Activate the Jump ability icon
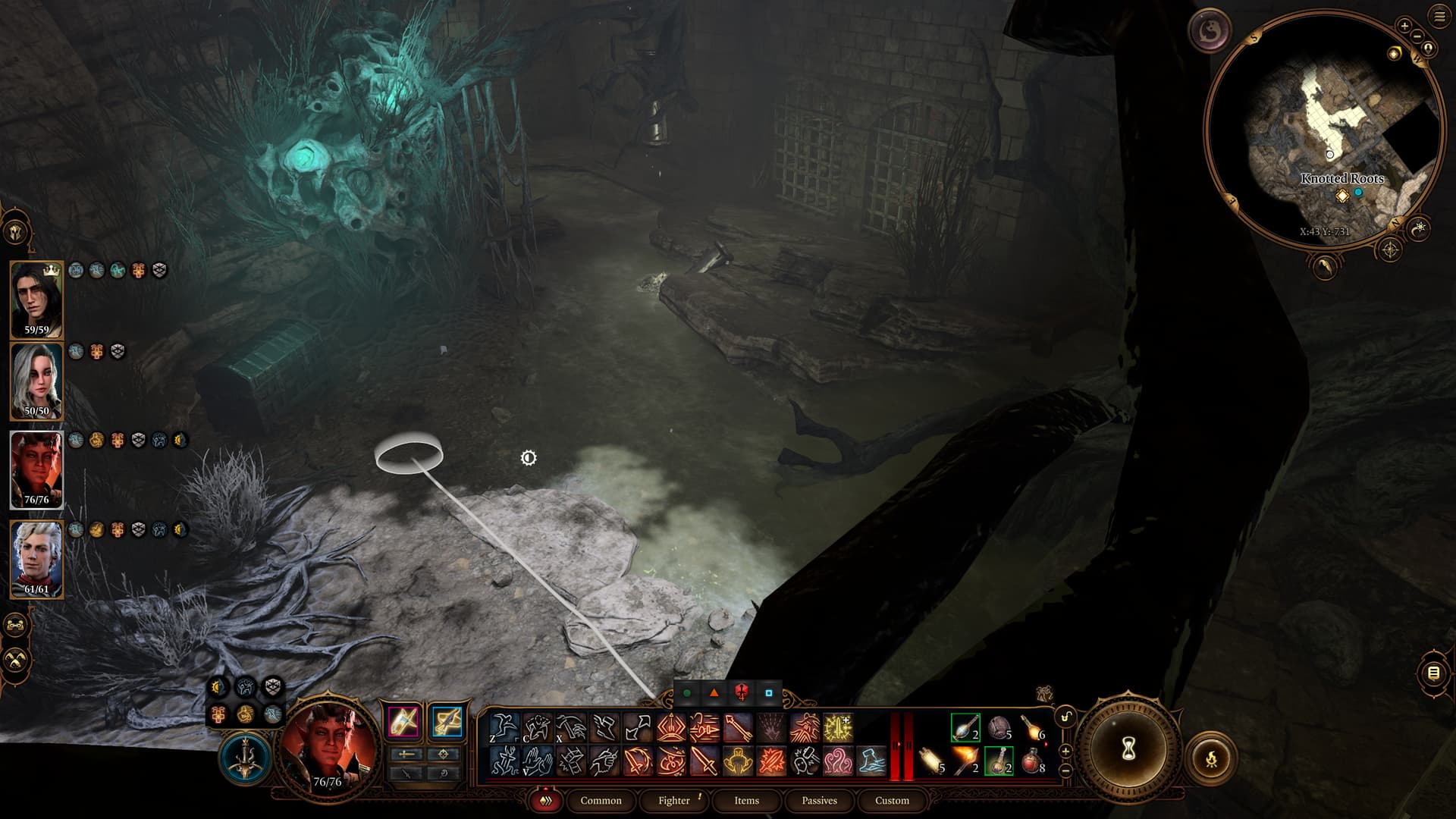 pyautogui.click(x=504, y=728)
